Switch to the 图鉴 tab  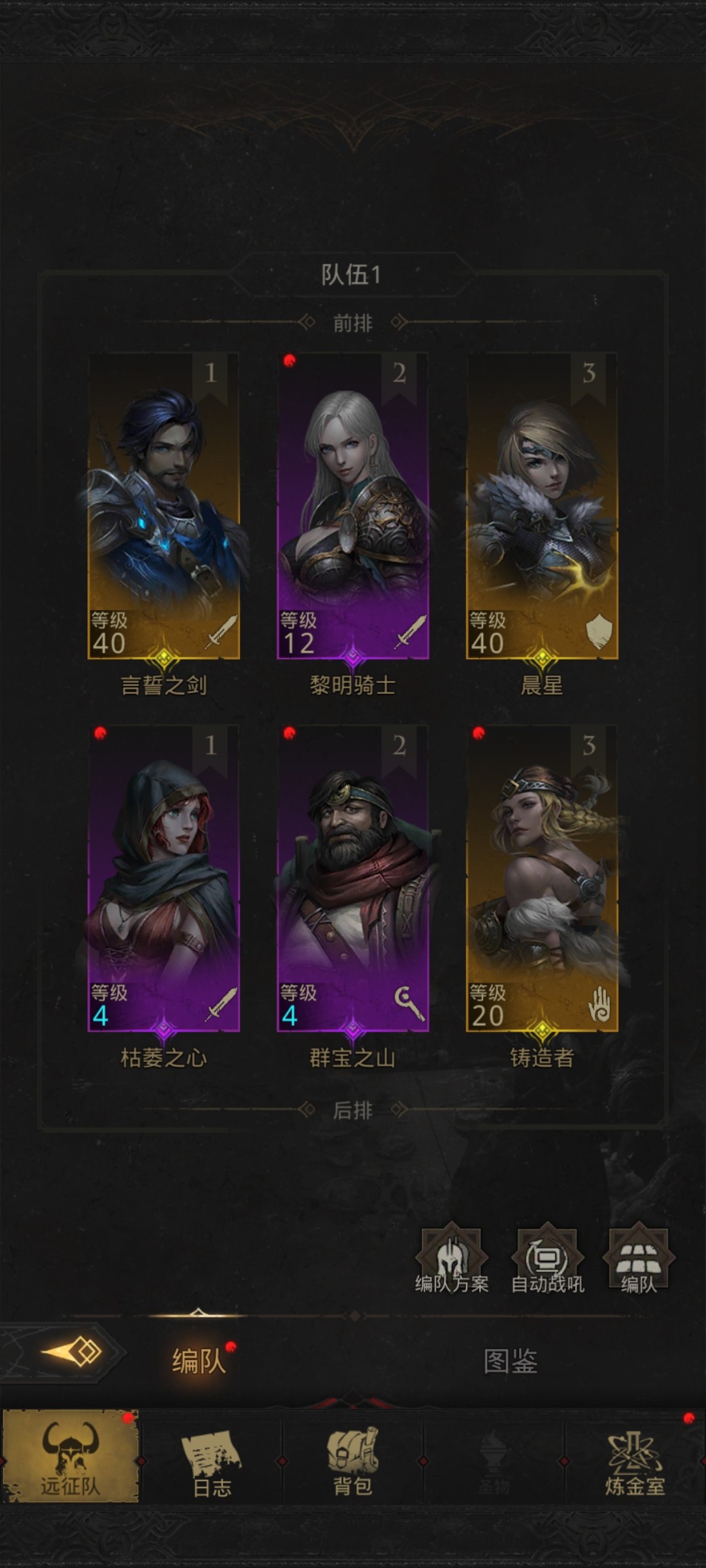tap(510, 1362)
